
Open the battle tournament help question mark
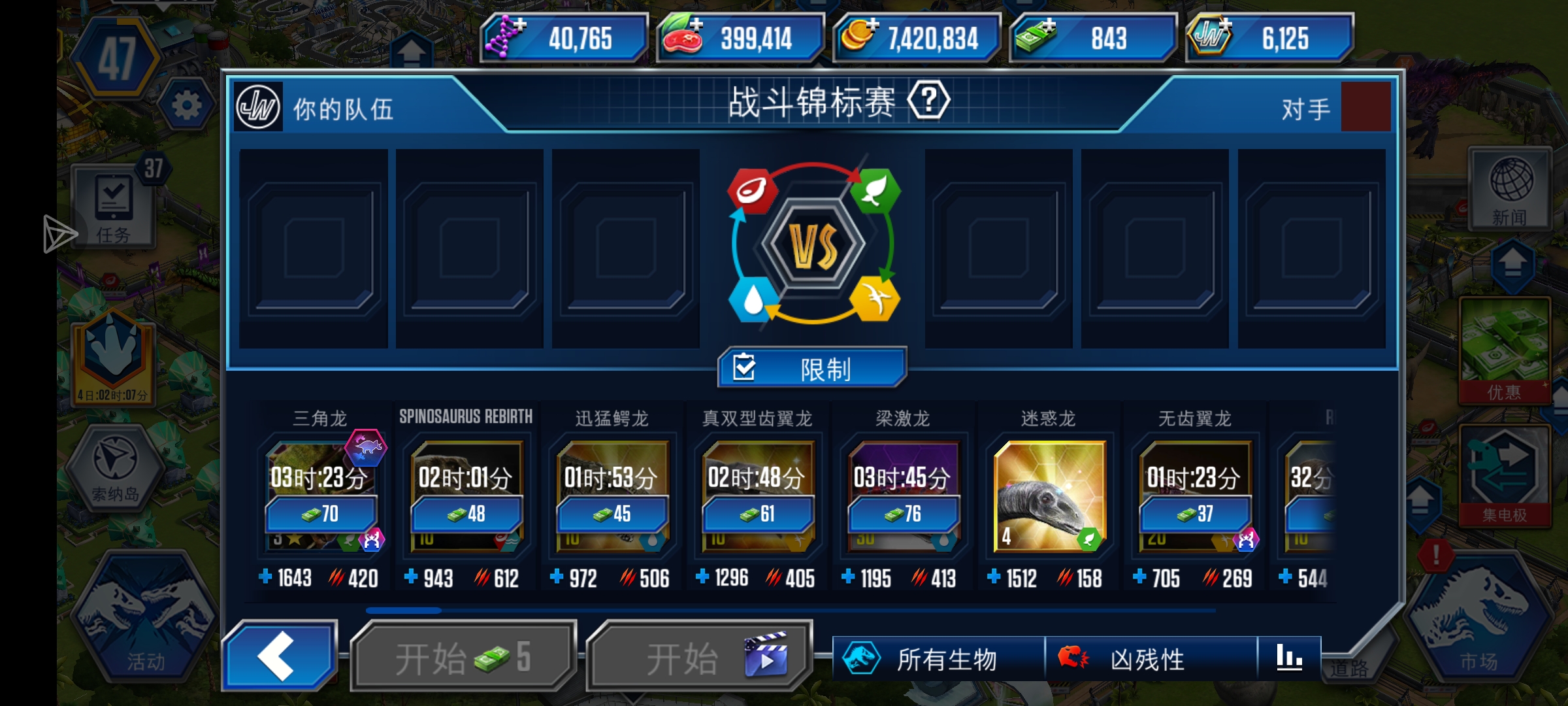pyautogui.click(x=930, y=102)
